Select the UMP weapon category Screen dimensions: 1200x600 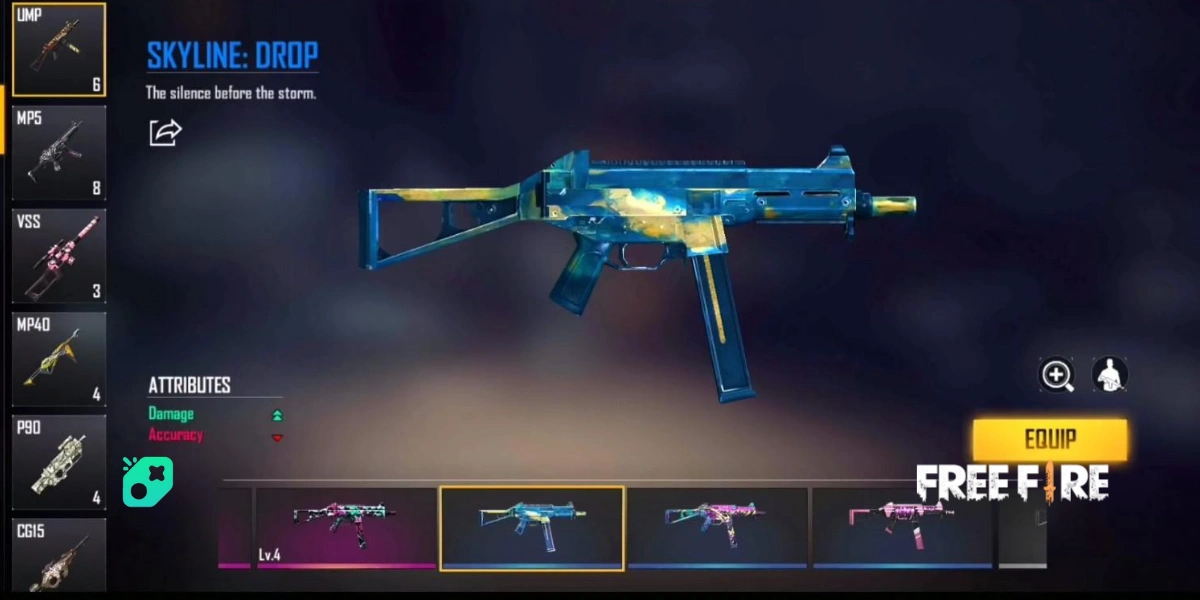tap(59, 50)
